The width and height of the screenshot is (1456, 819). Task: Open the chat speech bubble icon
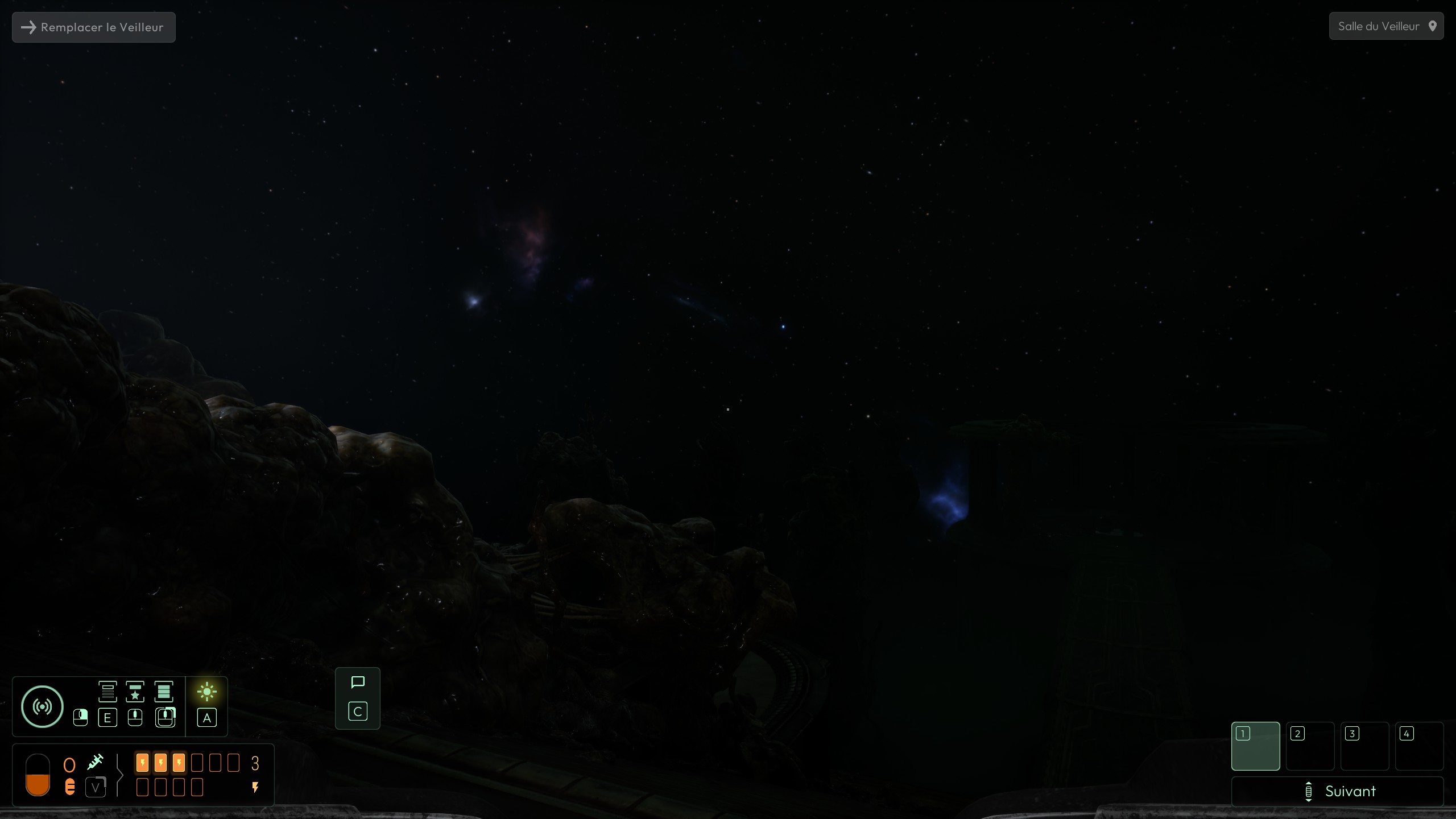[x=358, y=682]
